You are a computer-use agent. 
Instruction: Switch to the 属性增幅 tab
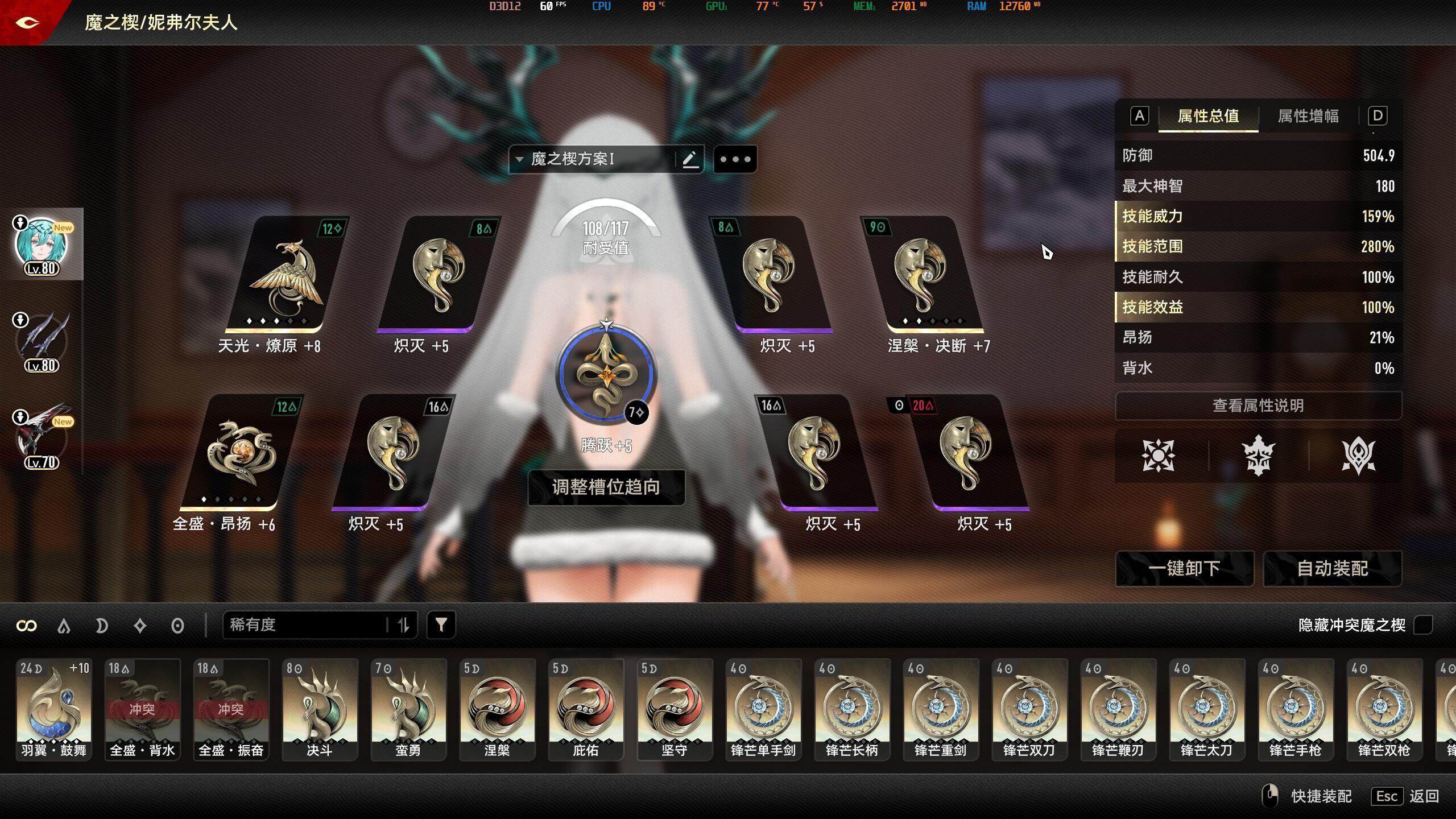tap(1308, 117)
